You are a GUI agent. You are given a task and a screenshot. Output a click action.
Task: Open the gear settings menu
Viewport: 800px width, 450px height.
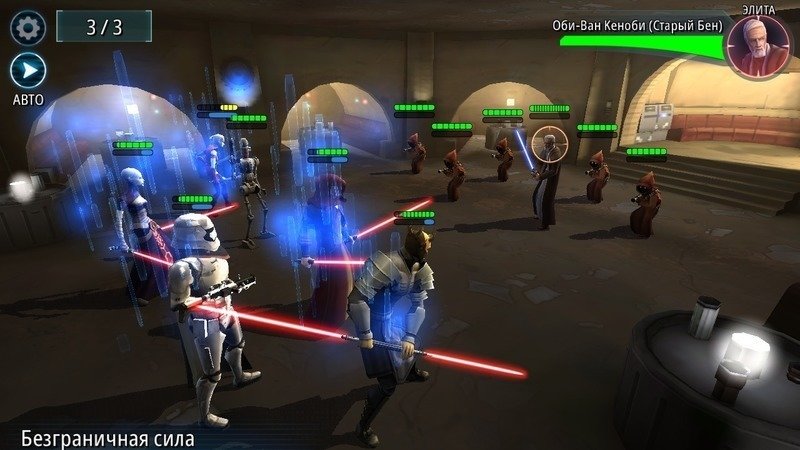[27, 27]
